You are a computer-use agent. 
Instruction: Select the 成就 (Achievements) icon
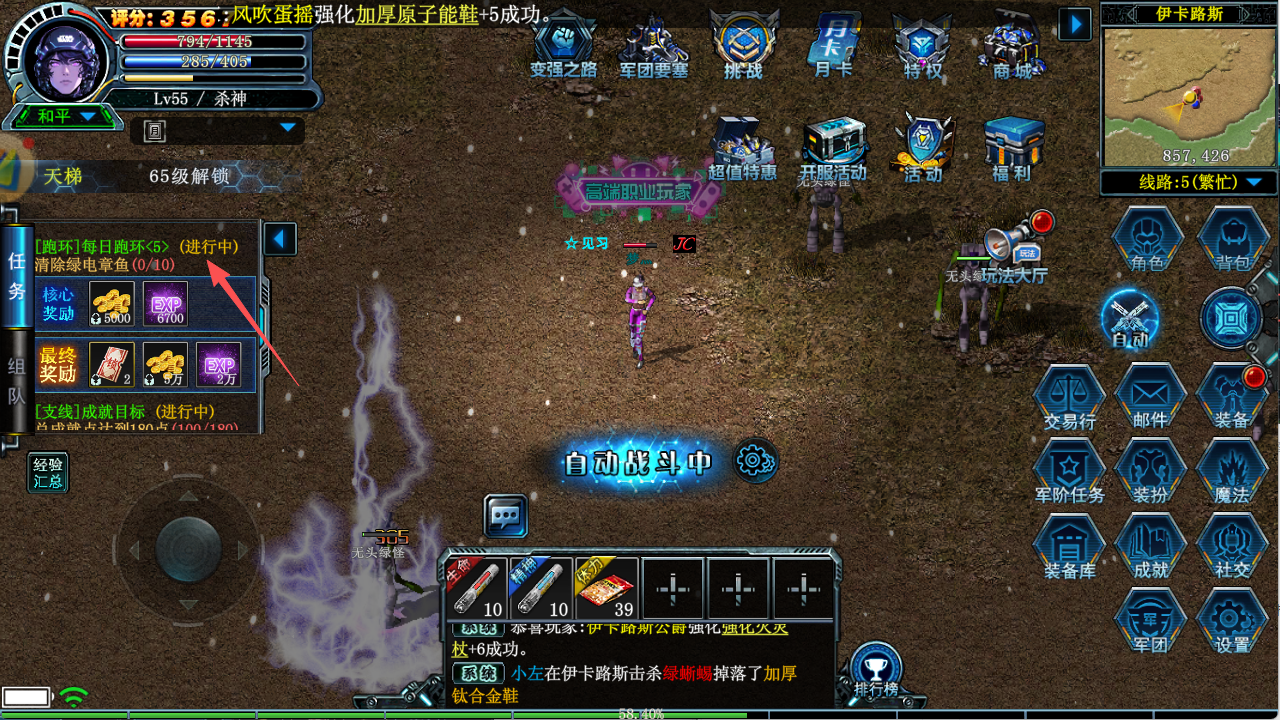click(x=1150, y=545)
